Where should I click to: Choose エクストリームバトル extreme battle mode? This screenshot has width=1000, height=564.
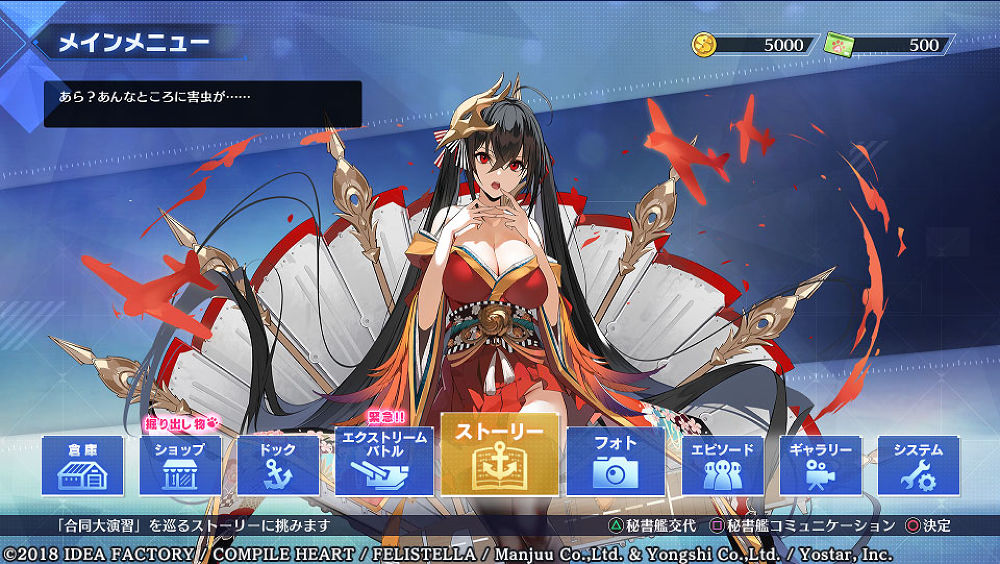point(385,461)
